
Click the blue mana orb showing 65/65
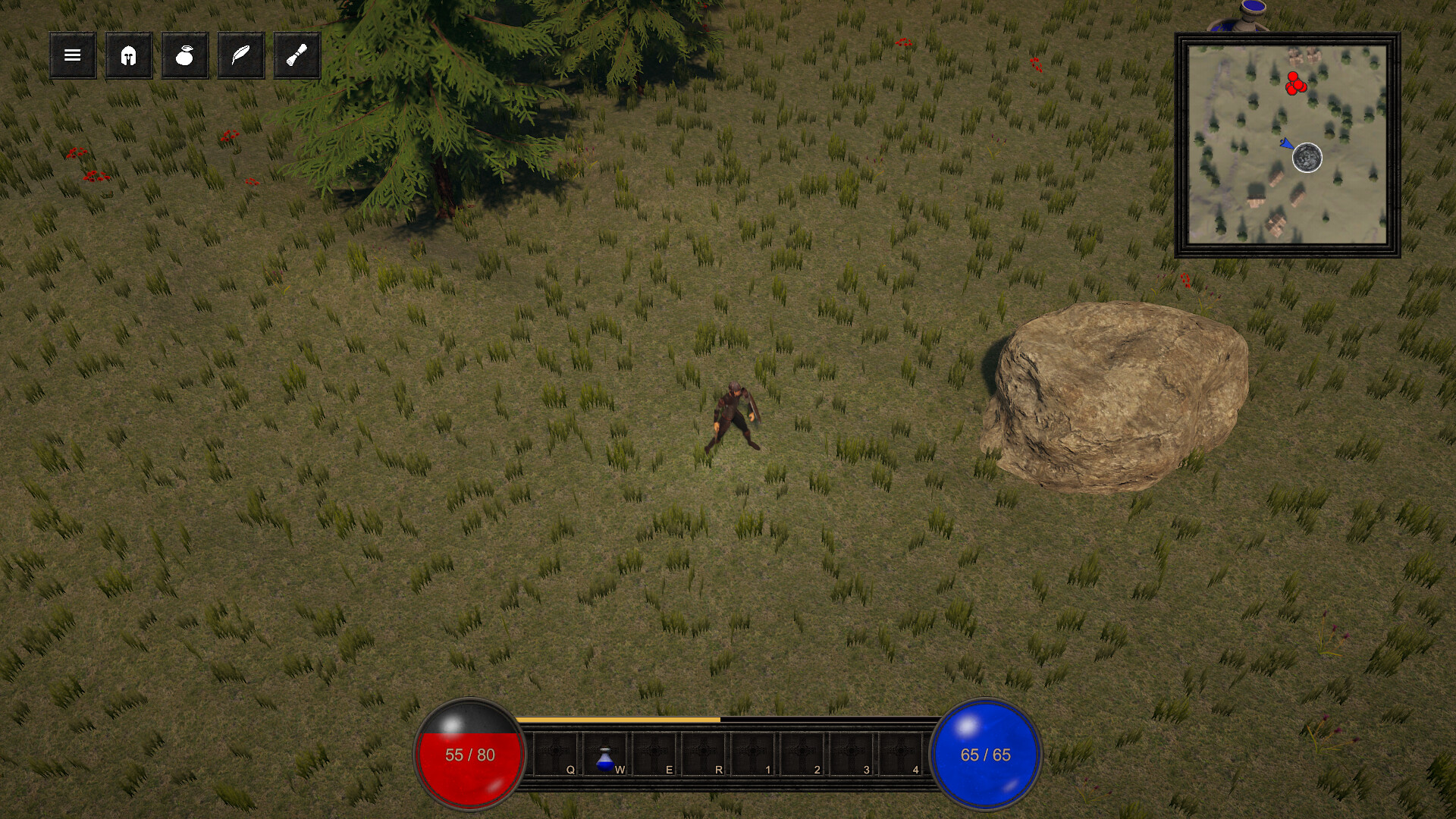(x=987, y=755)
